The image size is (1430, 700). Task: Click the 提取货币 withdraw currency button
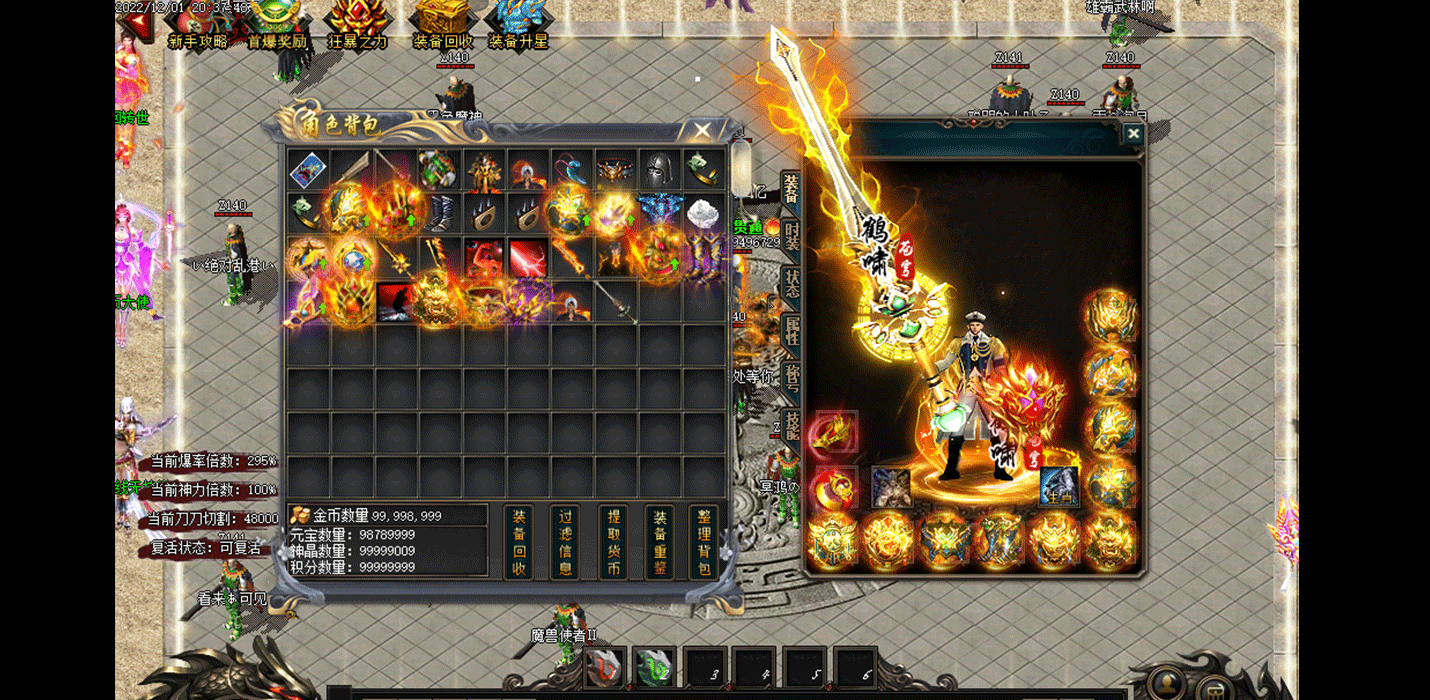click(612, 542)
